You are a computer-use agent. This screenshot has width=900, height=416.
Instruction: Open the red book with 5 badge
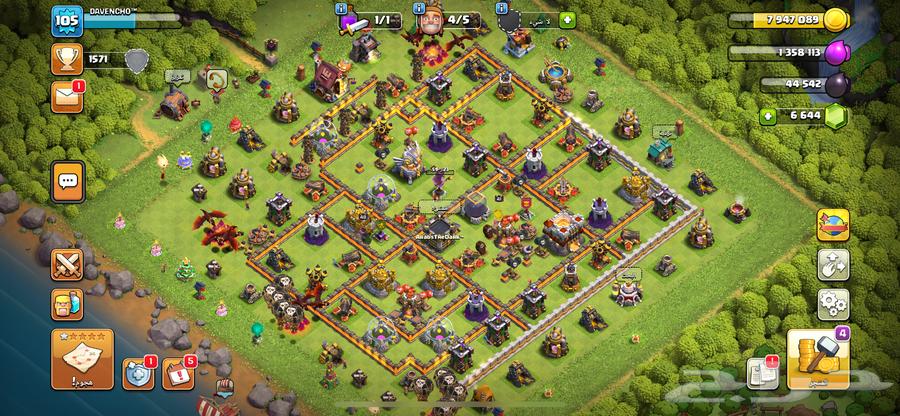point(175,374)
